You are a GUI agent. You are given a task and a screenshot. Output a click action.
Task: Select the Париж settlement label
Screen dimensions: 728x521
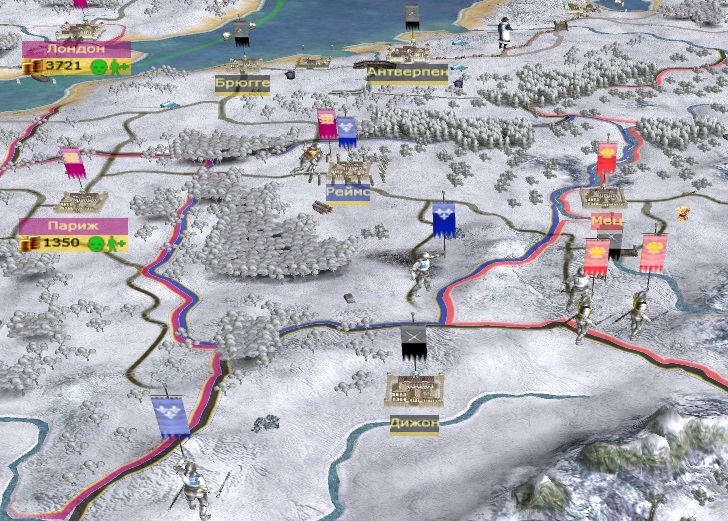coord(73,227)
